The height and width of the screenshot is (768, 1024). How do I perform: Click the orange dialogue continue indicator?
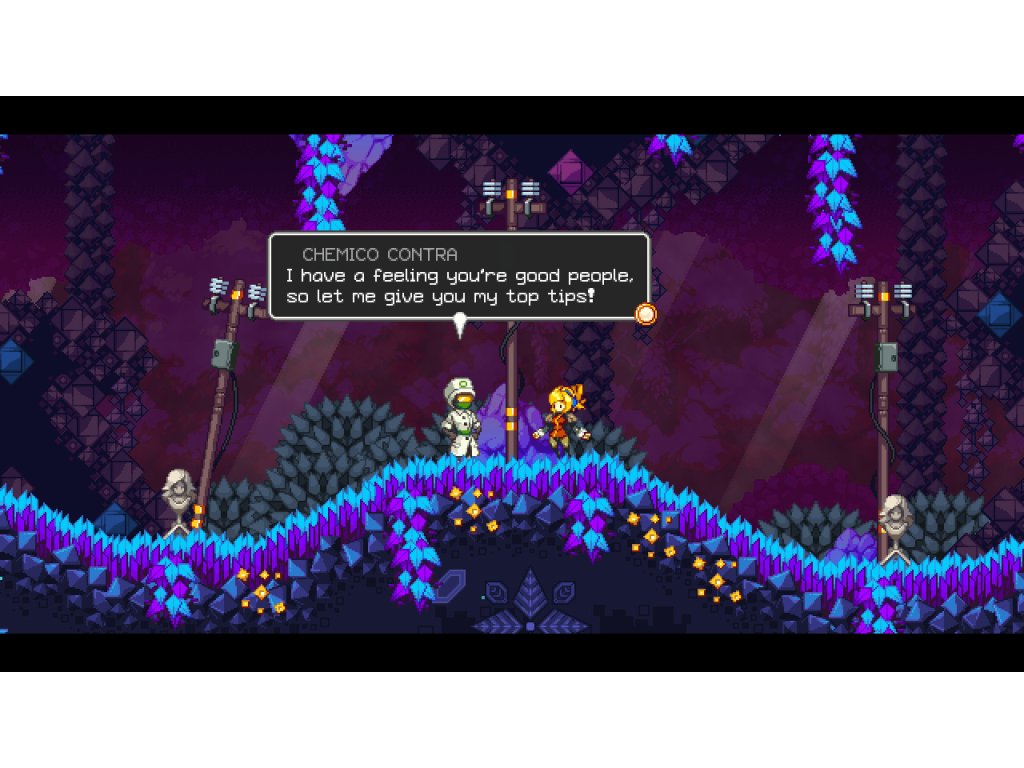[646, 314]
